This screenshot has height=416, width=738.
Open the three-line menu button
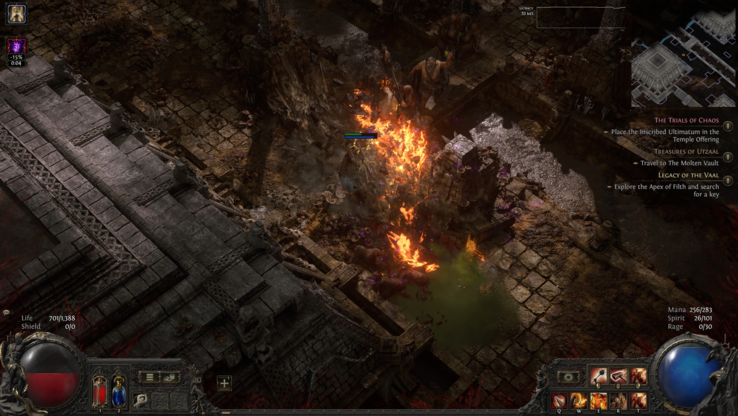point(148,377)
